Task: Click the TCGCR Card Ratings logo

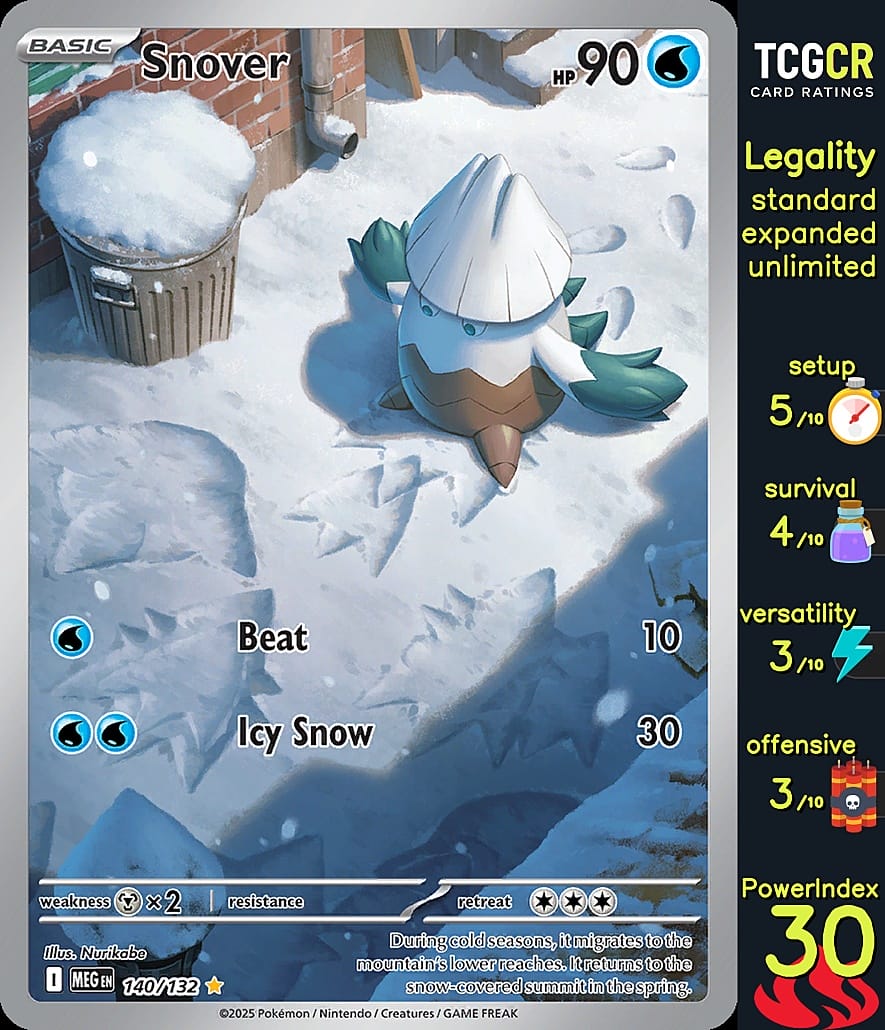Action: tap(812, 69)
